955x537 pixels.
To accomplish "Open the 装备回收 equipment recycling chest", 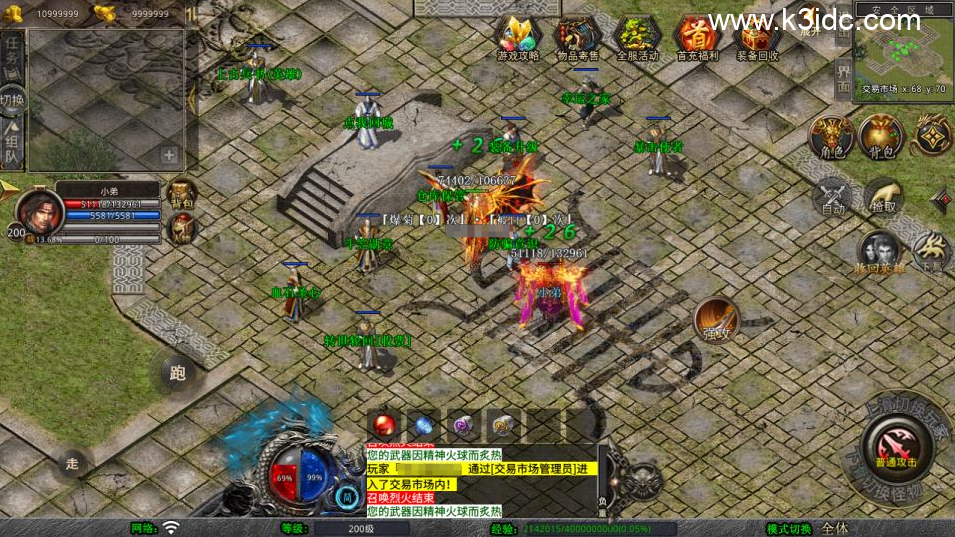I will click(757, 37).
